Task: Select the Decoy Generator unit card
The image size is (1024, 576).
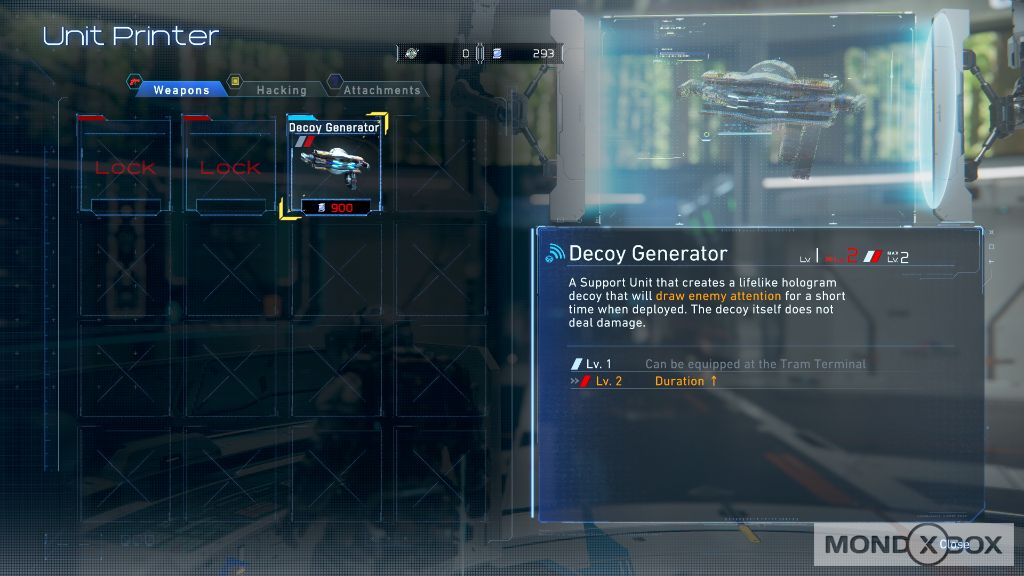Action: click(x=334, y=166)
